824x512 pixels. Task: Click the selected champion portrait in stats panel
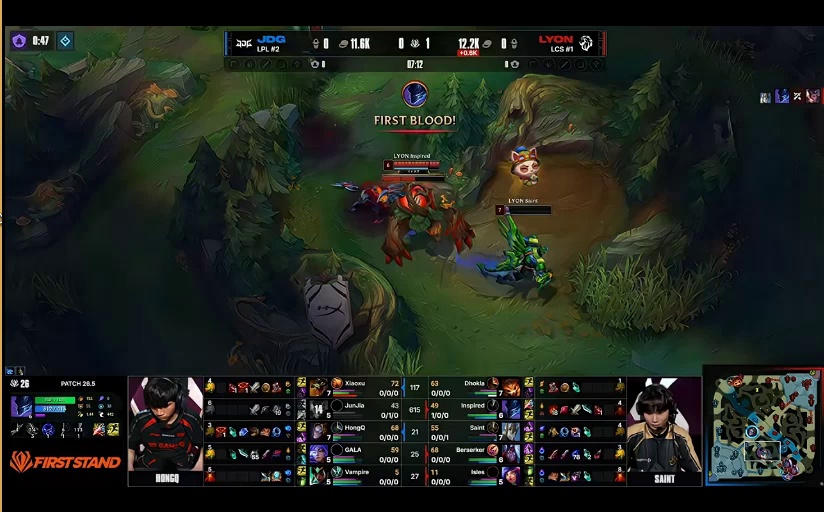pos(21,407)
